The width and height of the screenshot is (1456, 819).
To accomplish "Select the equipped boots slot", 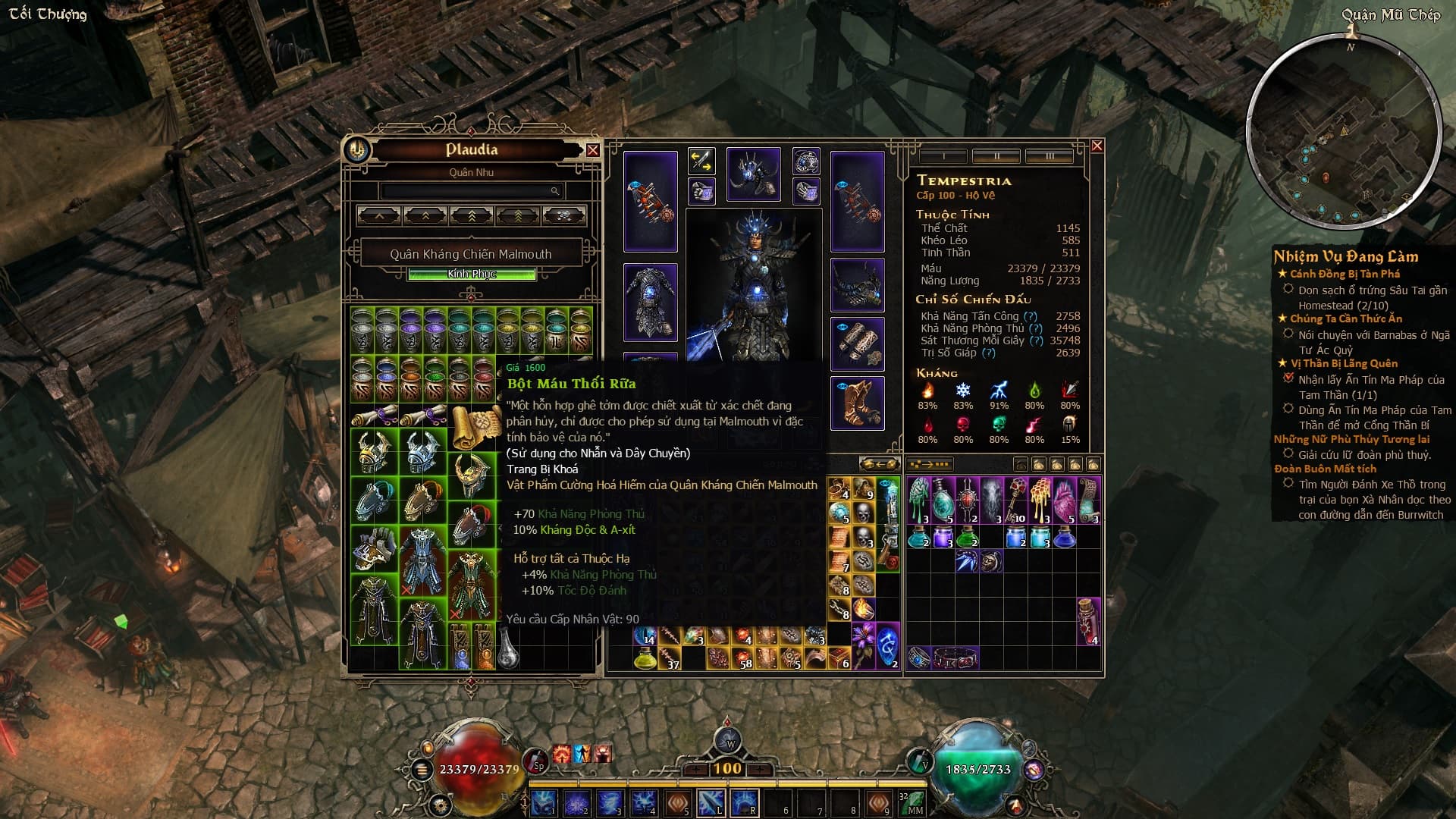I will click(857, 403).
